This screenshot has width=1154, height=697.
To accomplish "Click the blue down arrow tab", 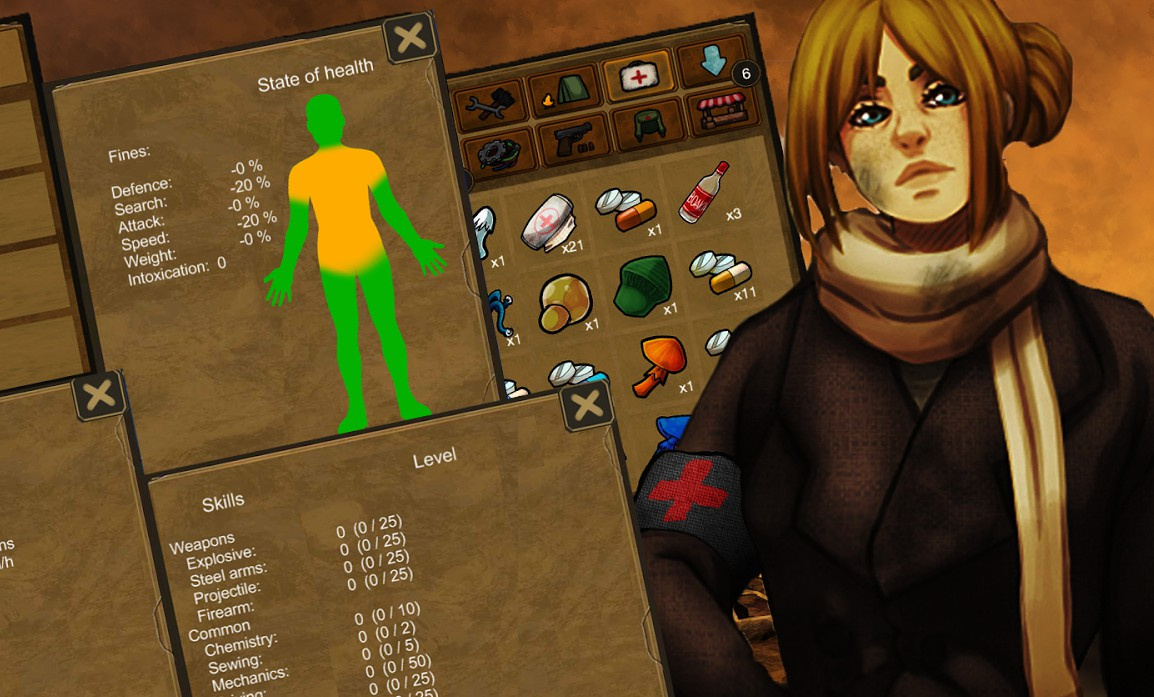I will click(x=711, y=65).
